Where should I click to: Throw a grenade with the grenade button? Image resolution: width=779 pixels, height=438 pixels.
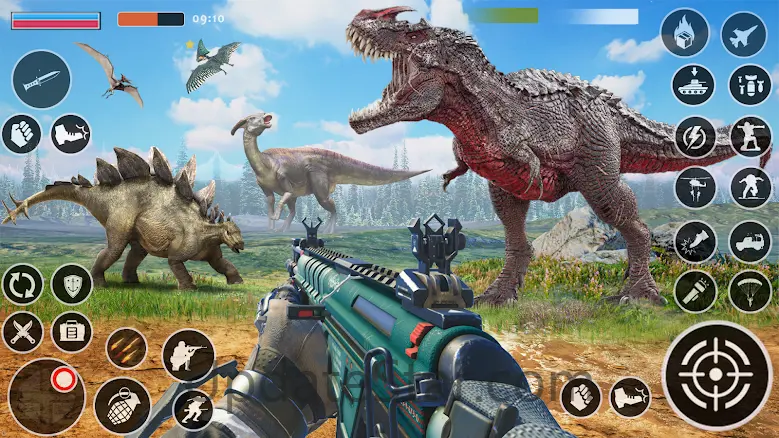(122, 406)
